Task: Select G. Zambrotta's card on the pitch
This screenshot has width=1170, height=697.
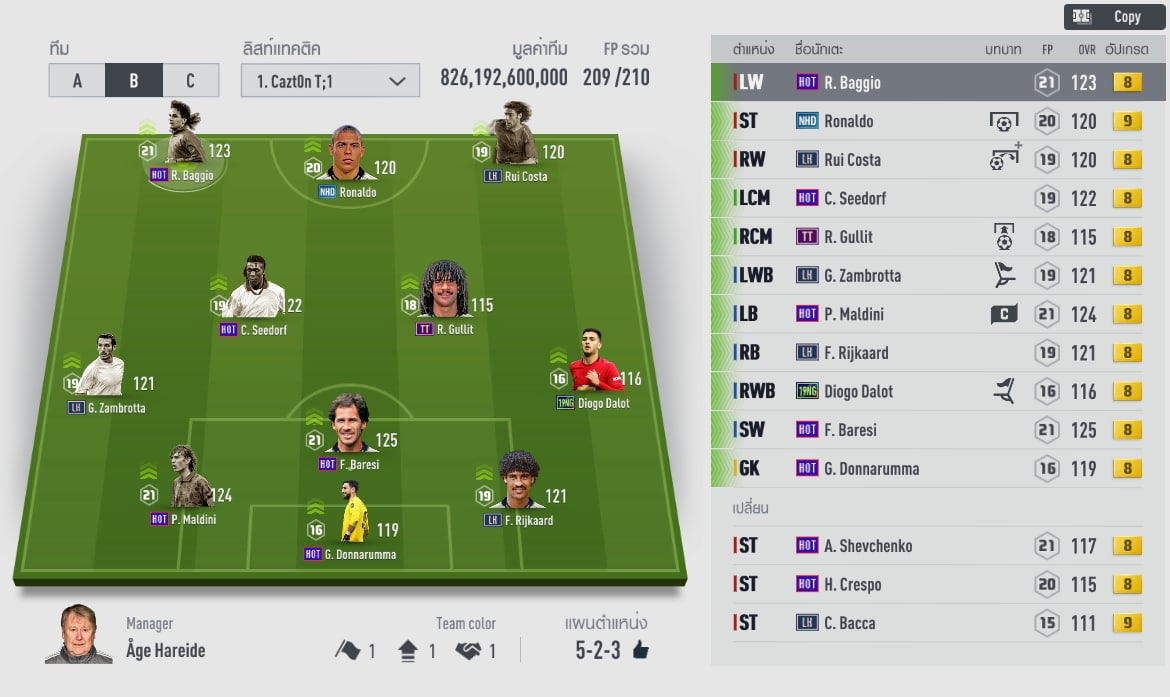Action: 104,368
